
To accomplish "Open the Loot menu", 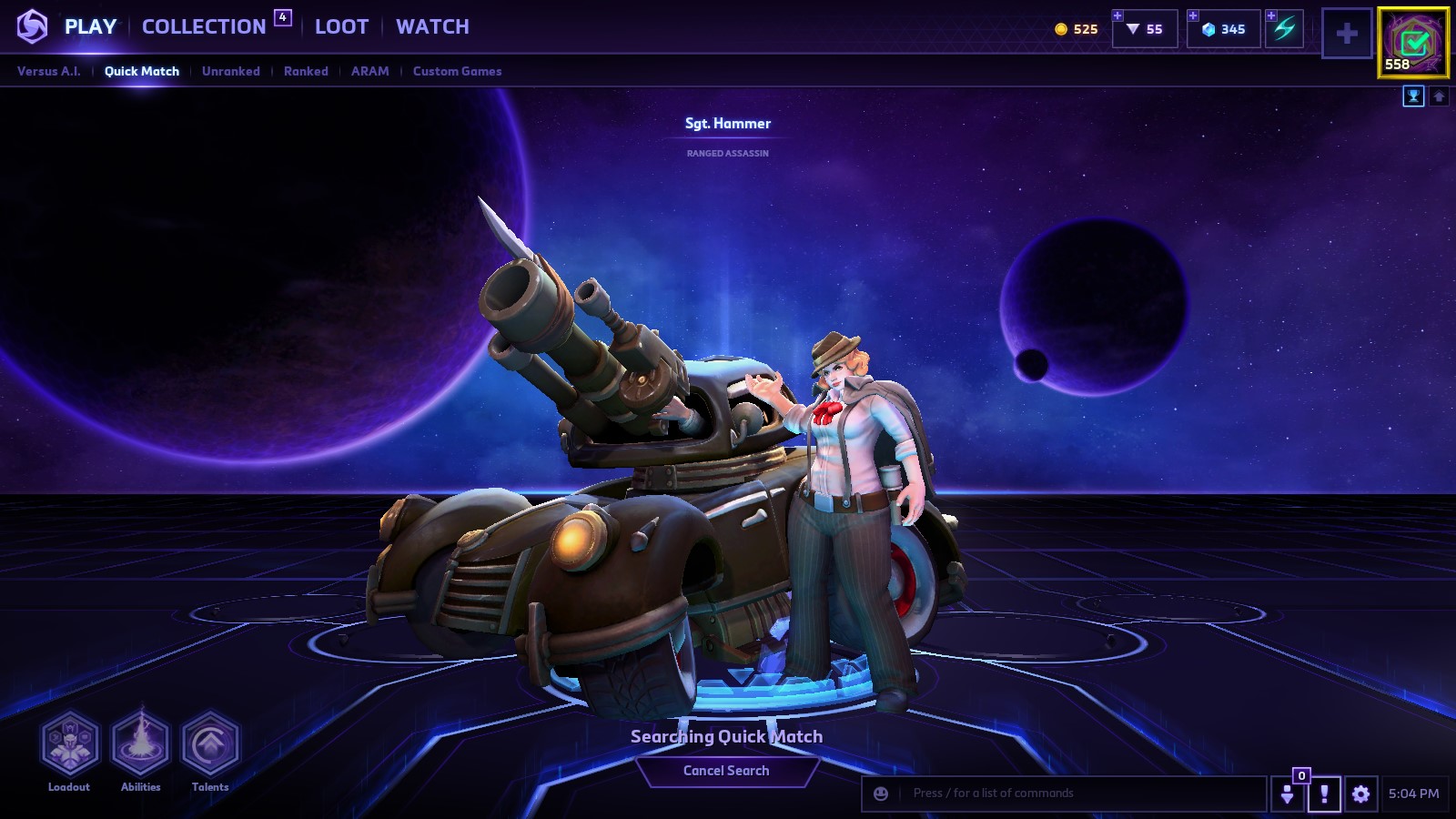I will click(x=341, y=27).
